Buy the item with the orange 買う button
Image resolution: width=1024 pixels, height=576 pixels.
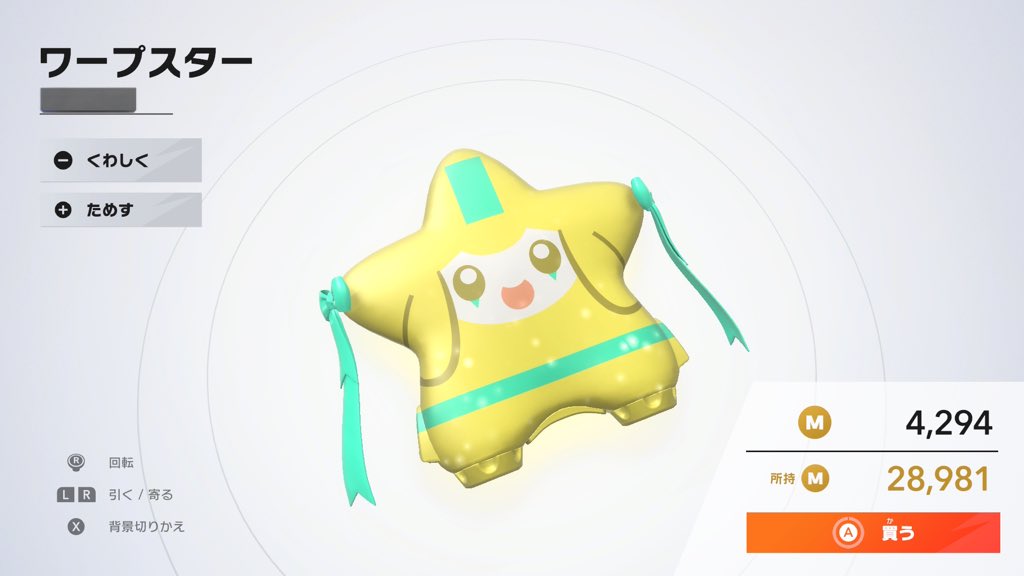[x=873, y=533]
